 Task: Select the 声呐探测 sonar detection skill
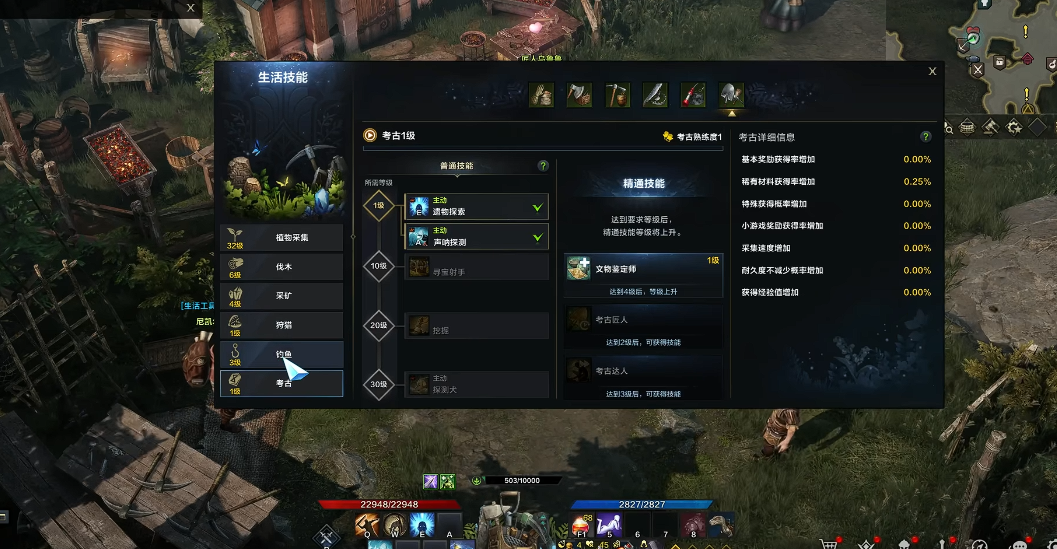[476, 237]
